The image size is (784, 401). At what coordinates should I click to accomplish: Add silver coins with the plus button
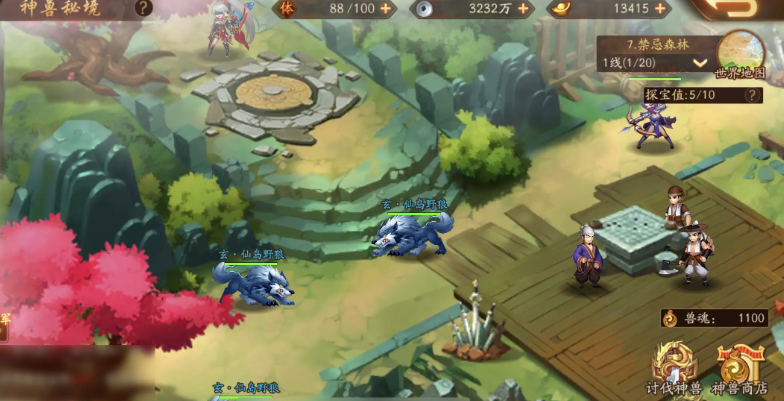(522, 9)
